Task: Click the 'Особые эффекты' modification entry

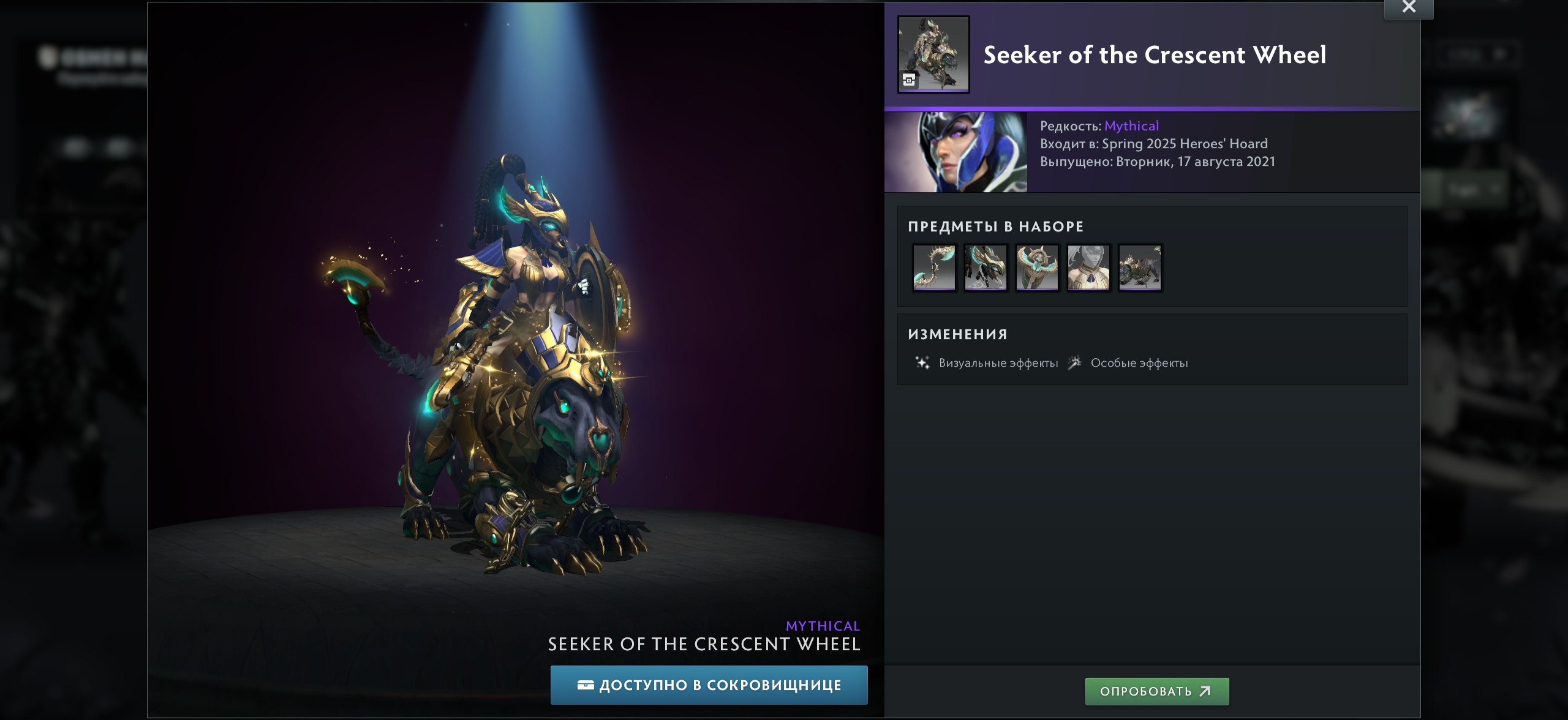Action: 1139,363
